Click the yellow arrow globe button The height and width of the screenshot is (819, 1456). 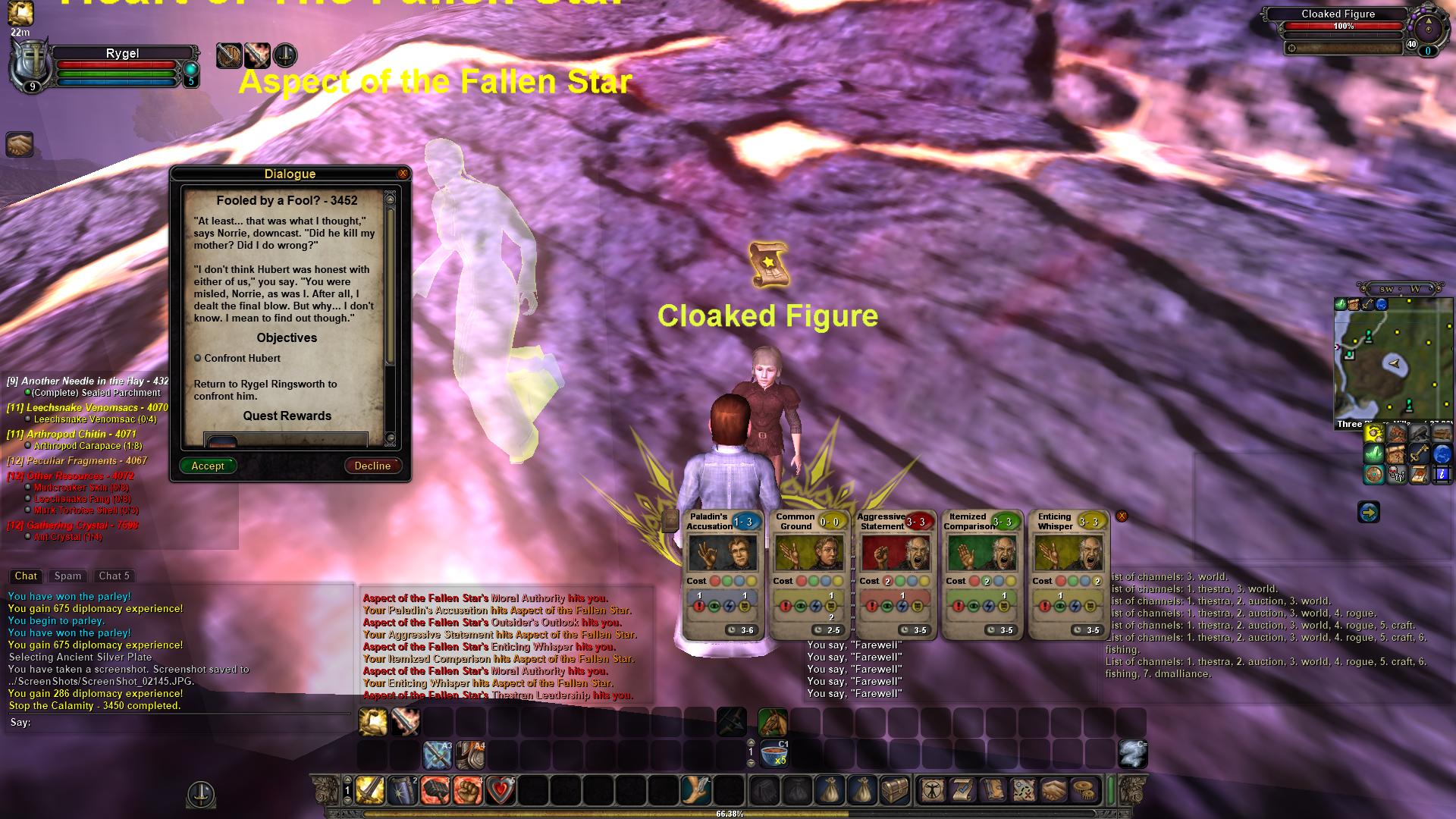click(1368, 513)
